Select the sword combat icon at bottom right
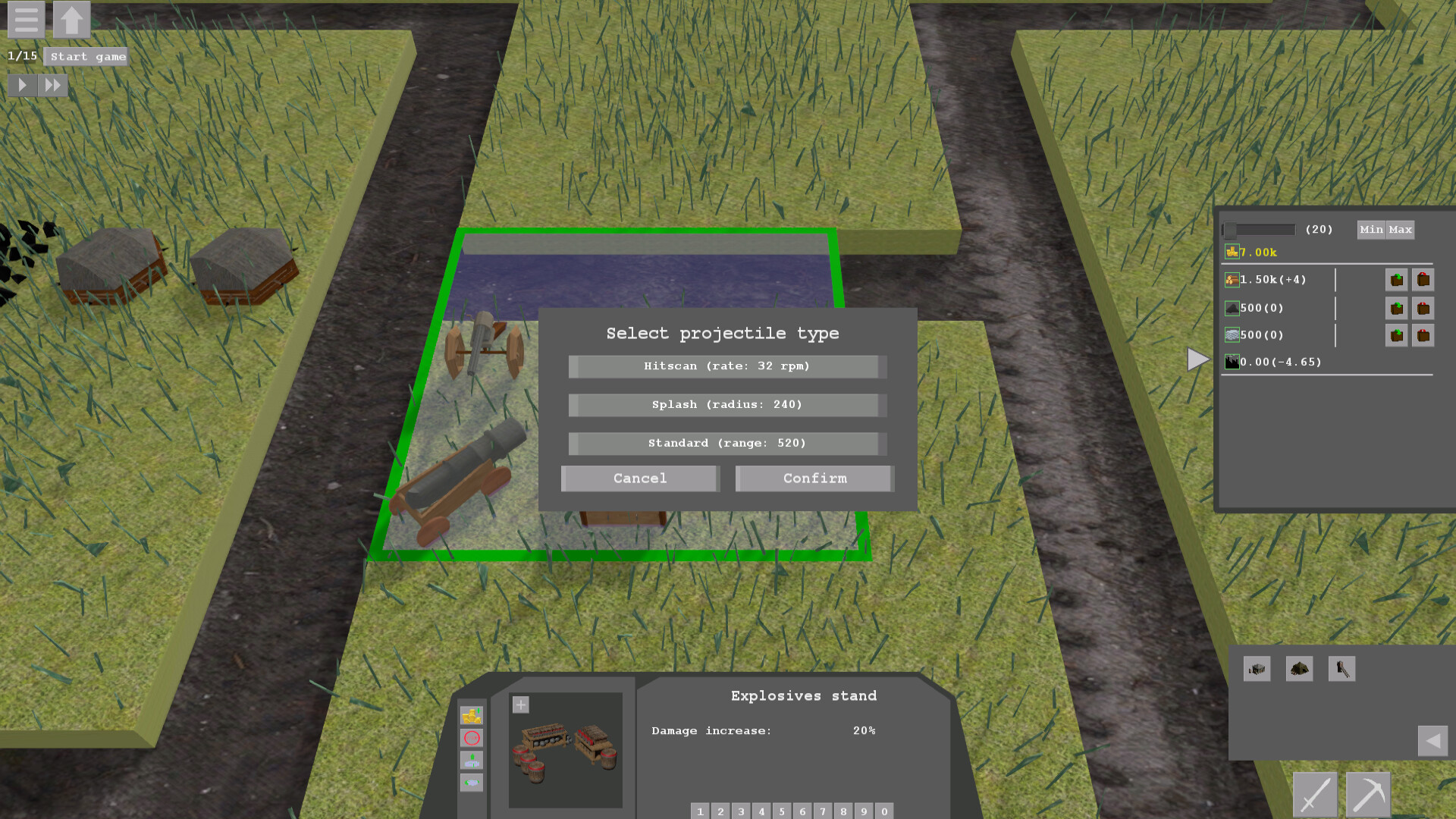 point(1316,795)
